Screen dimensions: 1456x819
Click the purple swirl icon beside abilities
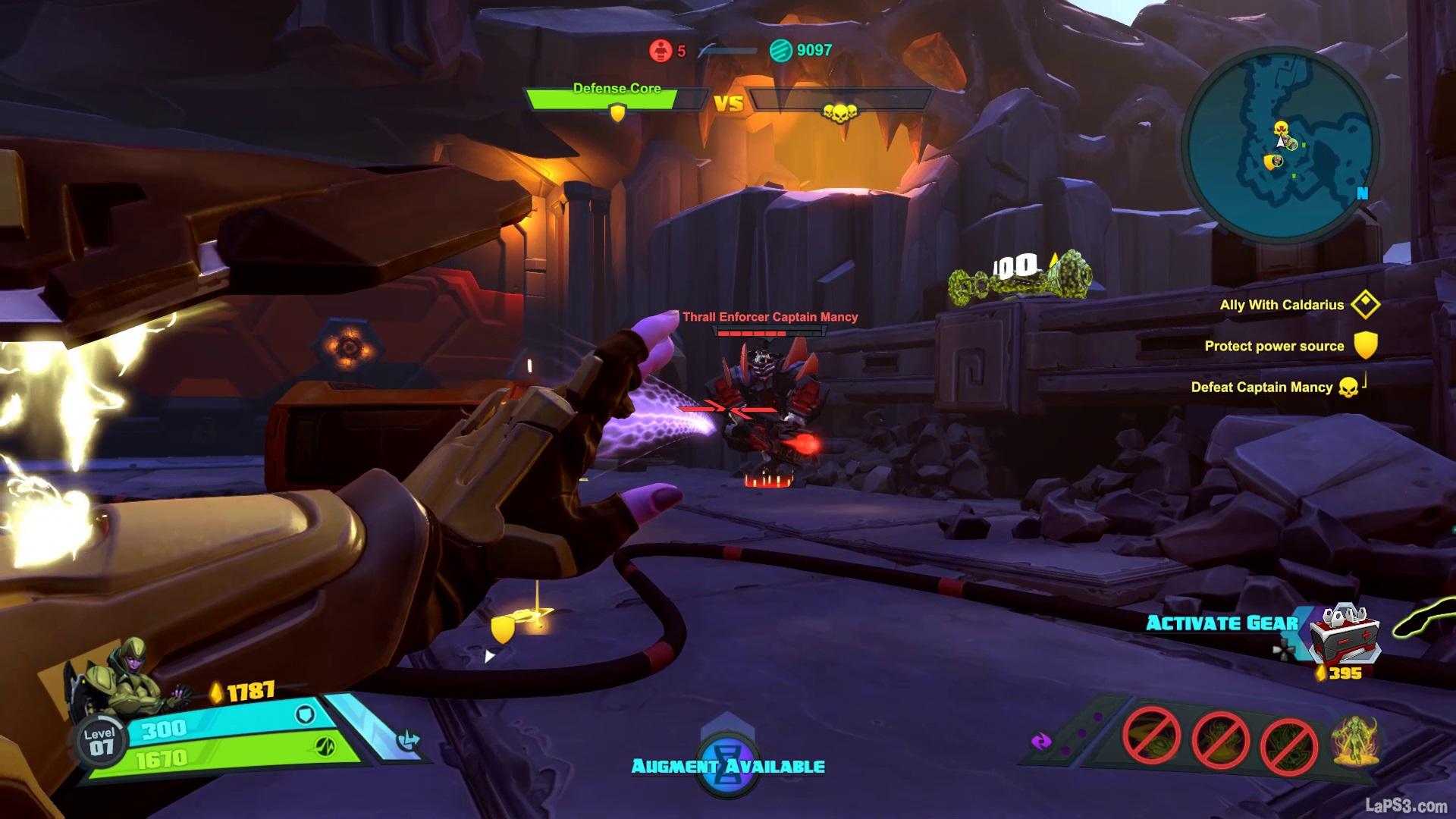tap(1041, 742)
